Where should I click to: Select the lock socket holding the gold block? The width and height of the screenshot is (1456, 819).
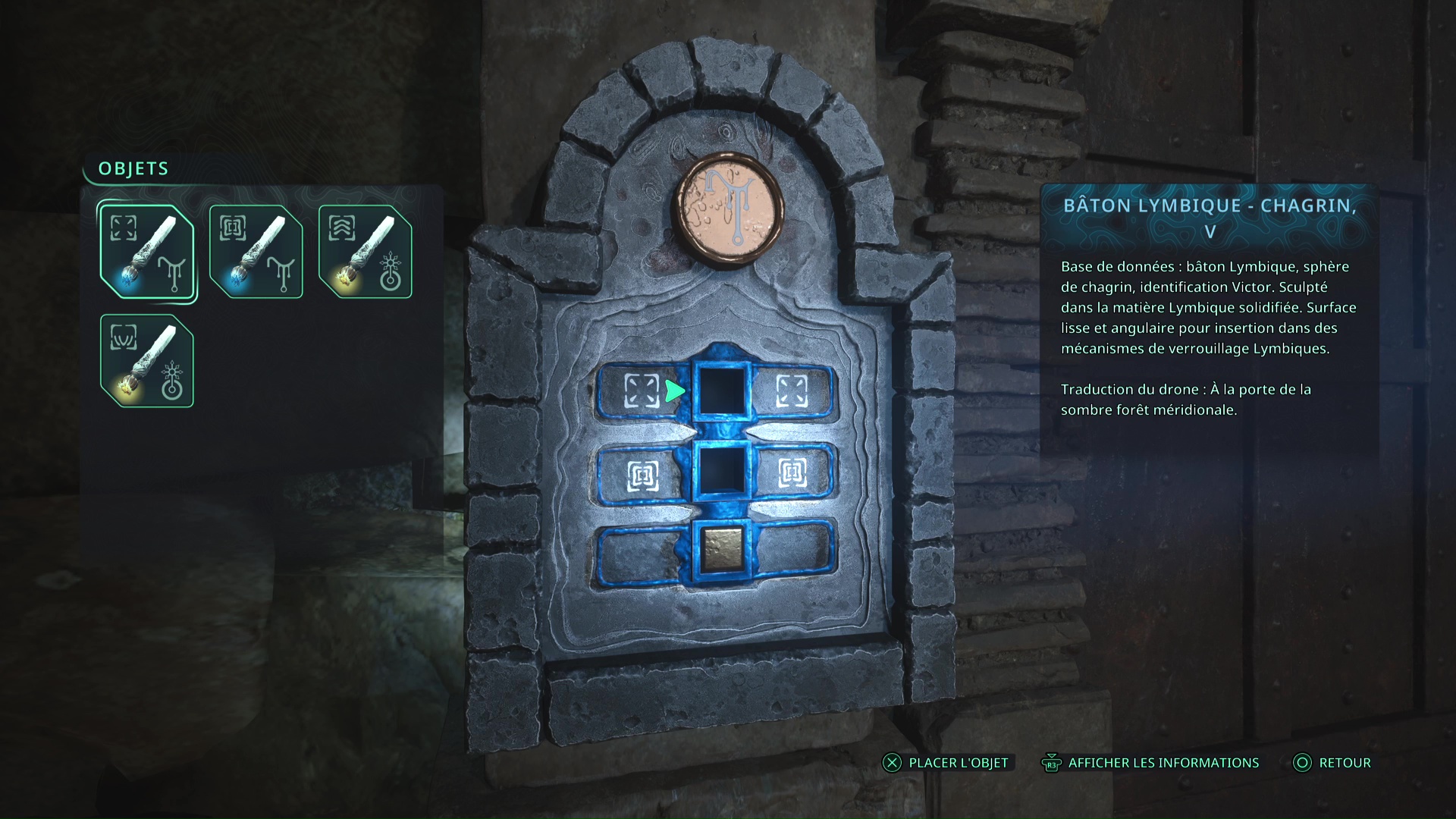tap(722, 549)
